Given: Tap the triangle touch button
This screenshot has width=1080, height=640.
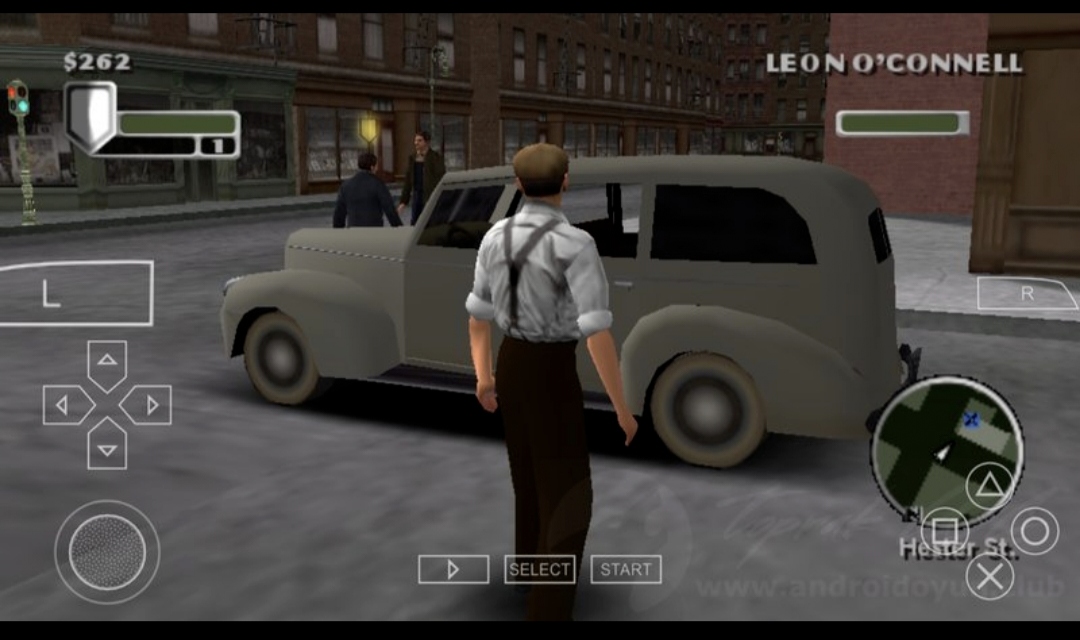Looking at the screenshot, I should (x=989, y=485).
